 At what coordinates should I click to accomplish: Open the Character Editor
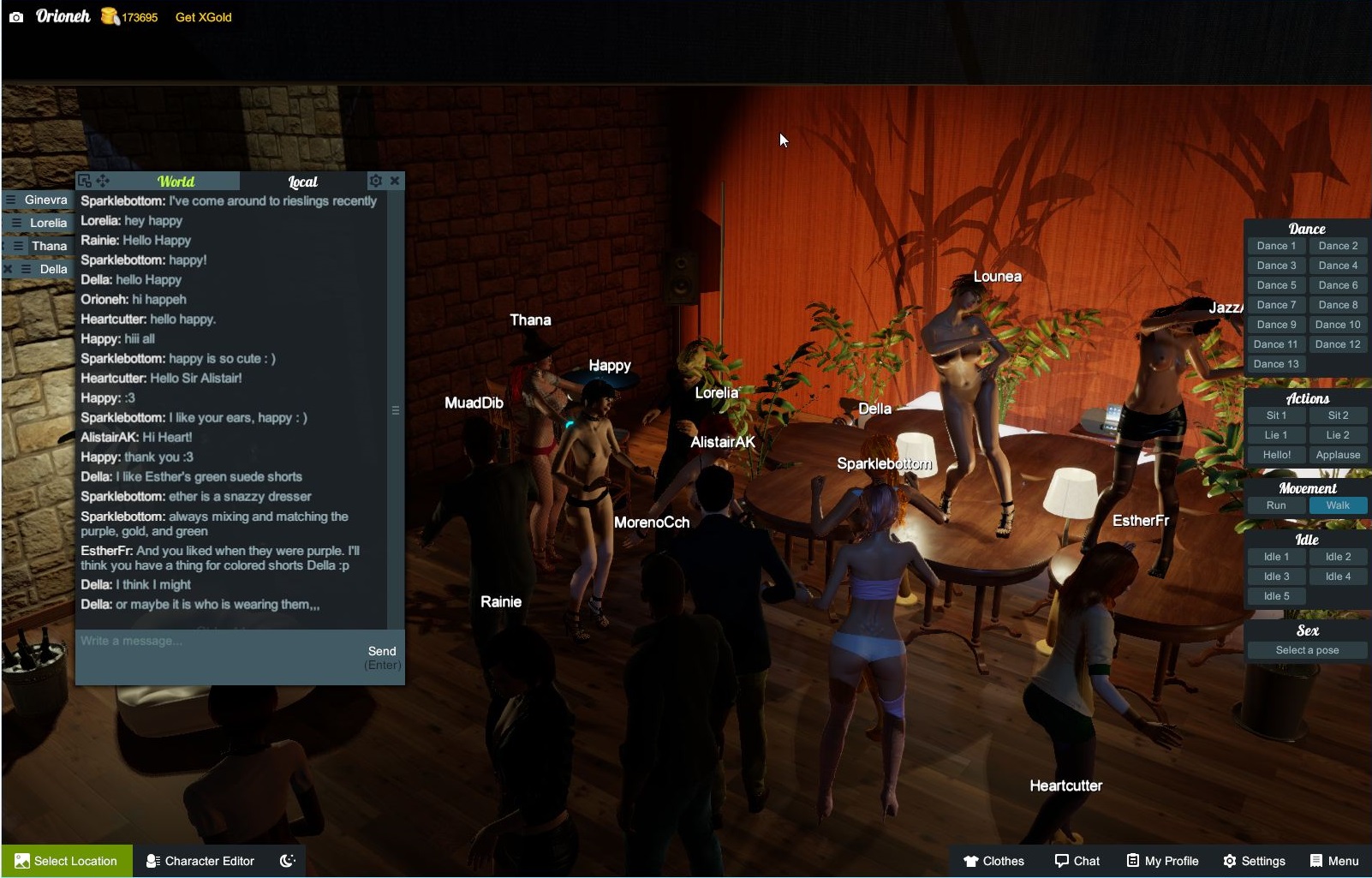tap(200, 861)
